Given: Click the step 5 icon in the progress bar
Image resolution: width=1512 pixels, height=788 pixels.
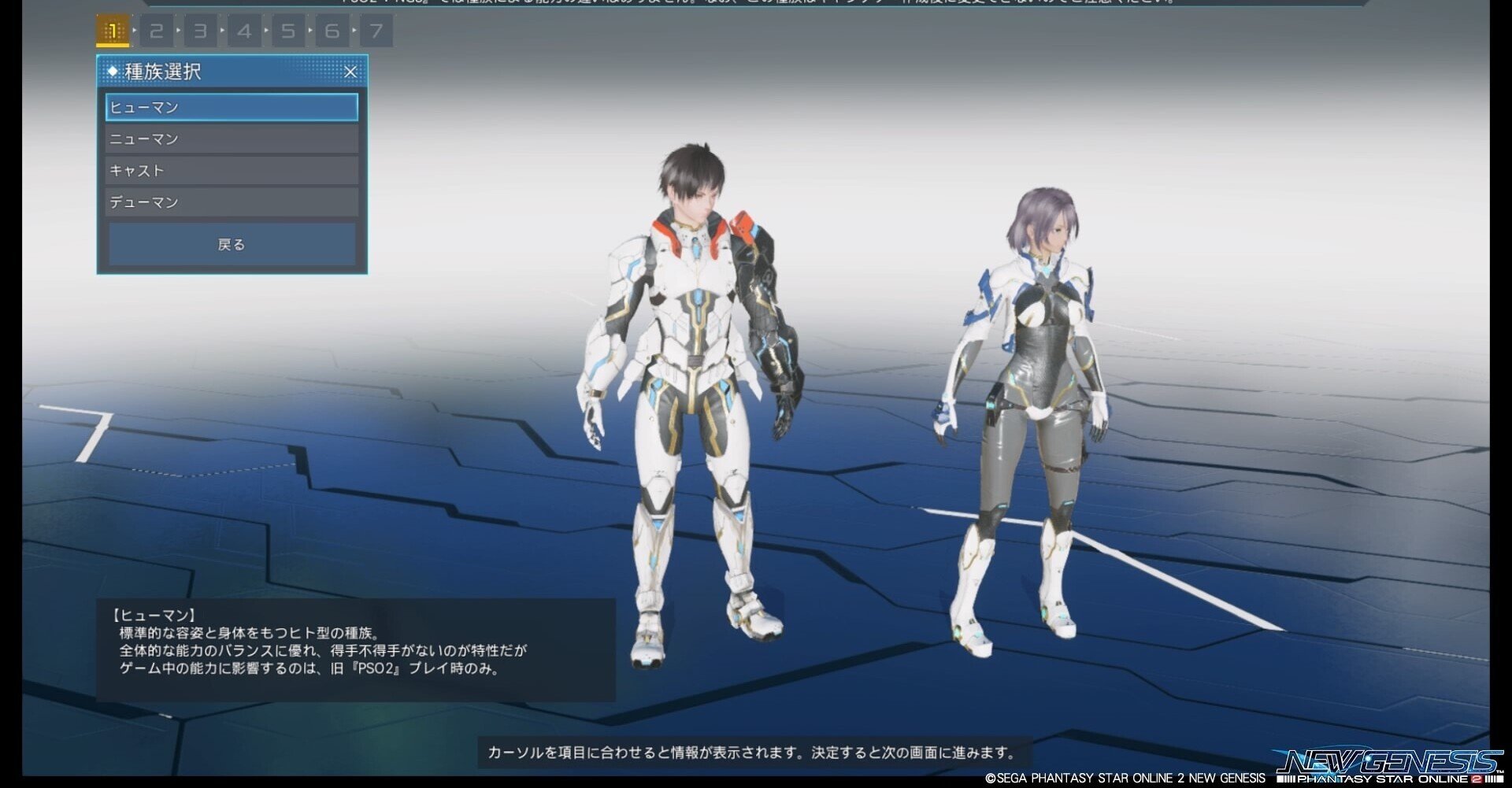Looking at the screenshot, I should tap(289, 31).
